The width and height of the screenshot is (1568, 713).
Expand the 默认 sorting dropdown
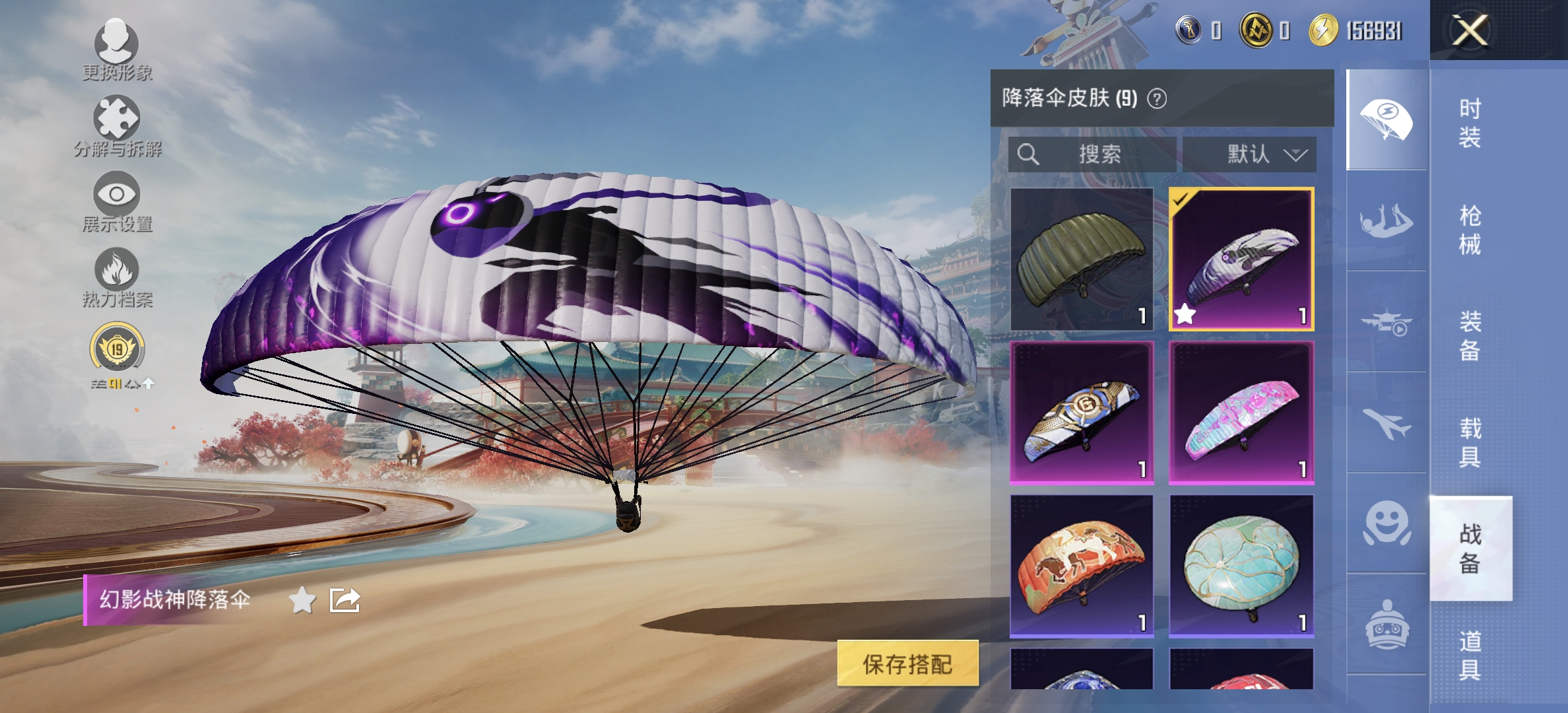coord(1253,155)
